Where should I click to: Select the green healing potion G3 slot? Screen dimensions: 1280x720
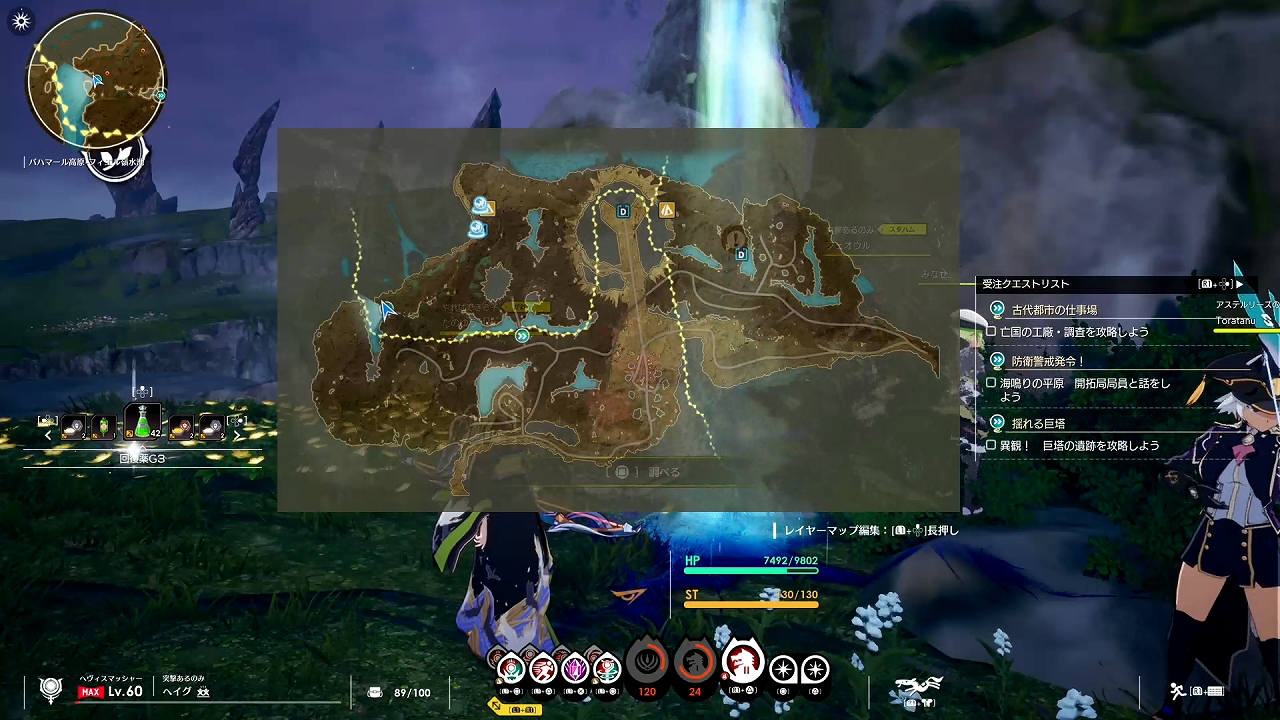point(142,423)
